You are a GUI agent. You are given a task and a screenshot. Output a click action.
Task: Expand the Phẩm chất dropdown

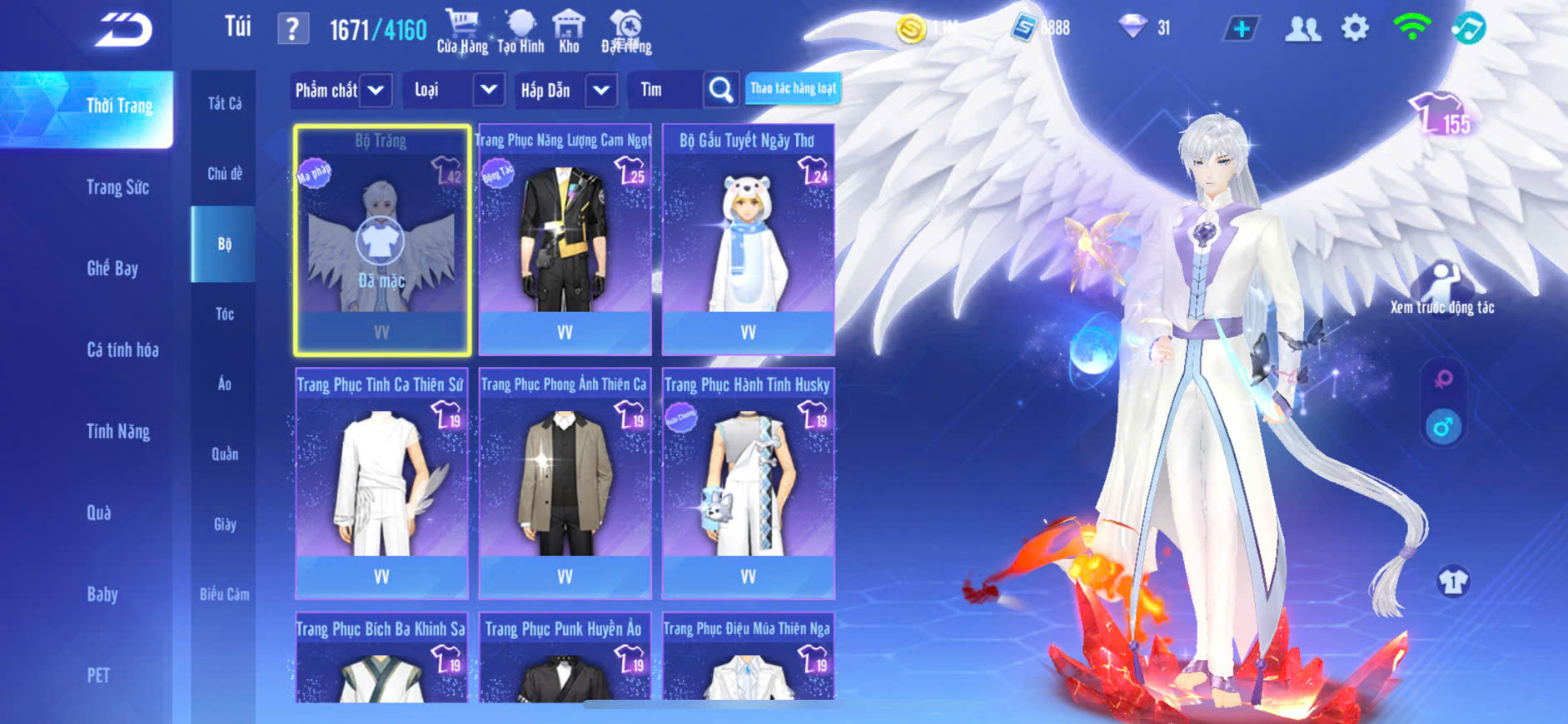(x=376, y=90)
